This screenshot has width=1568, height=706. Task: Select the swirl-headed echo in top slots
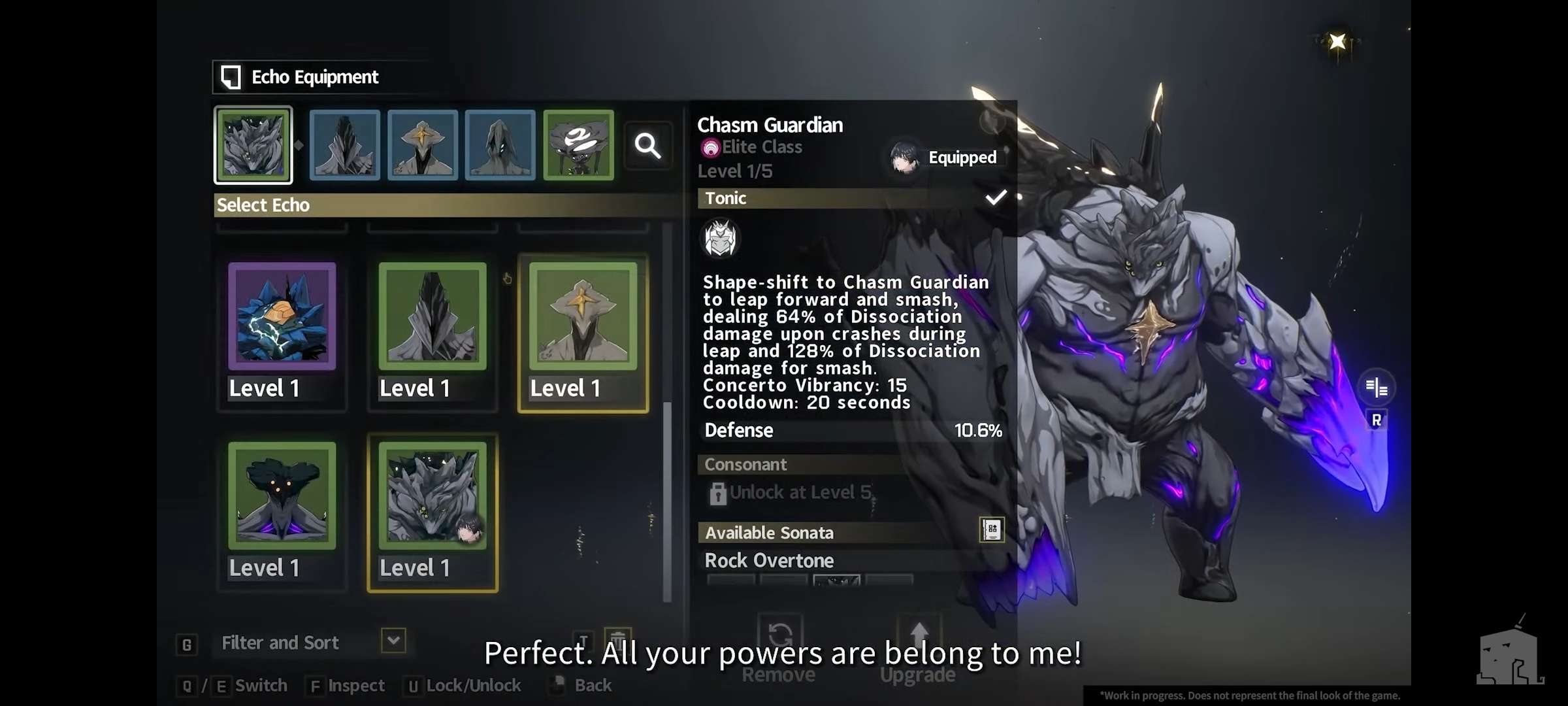coord(578,145)
